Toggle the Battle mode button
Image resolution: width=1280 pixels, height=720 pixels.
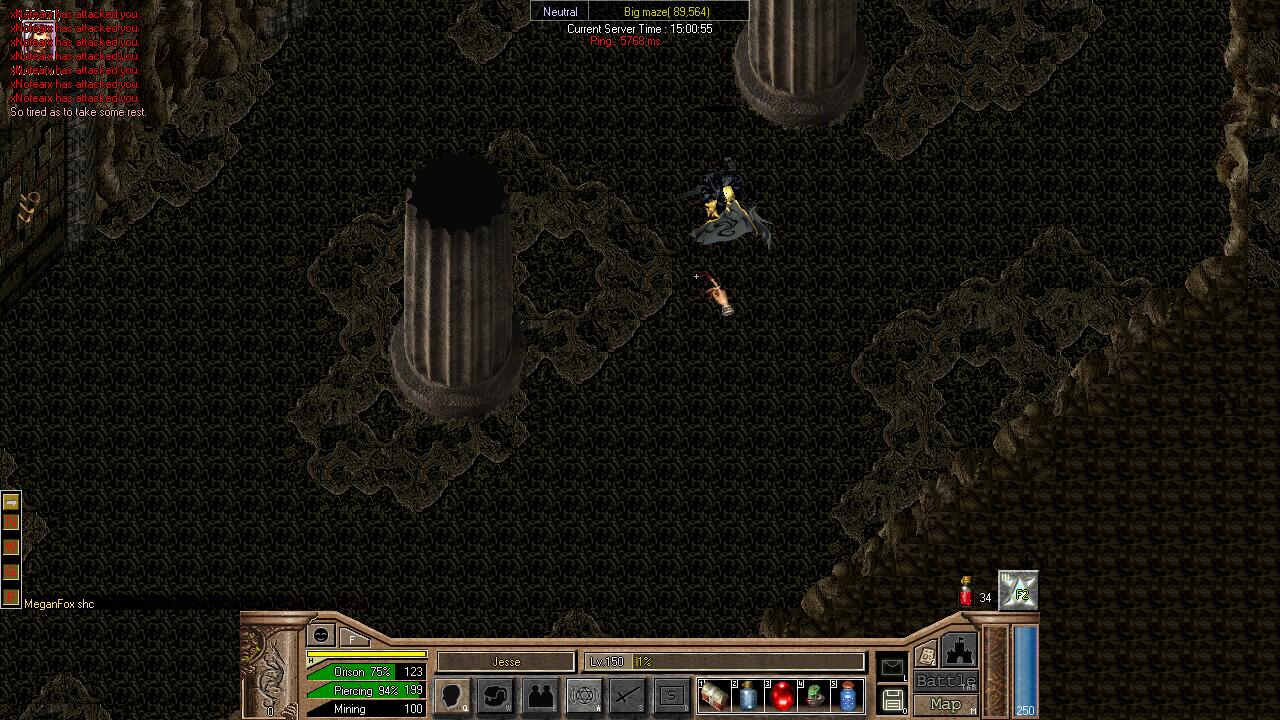pos(945,682)
